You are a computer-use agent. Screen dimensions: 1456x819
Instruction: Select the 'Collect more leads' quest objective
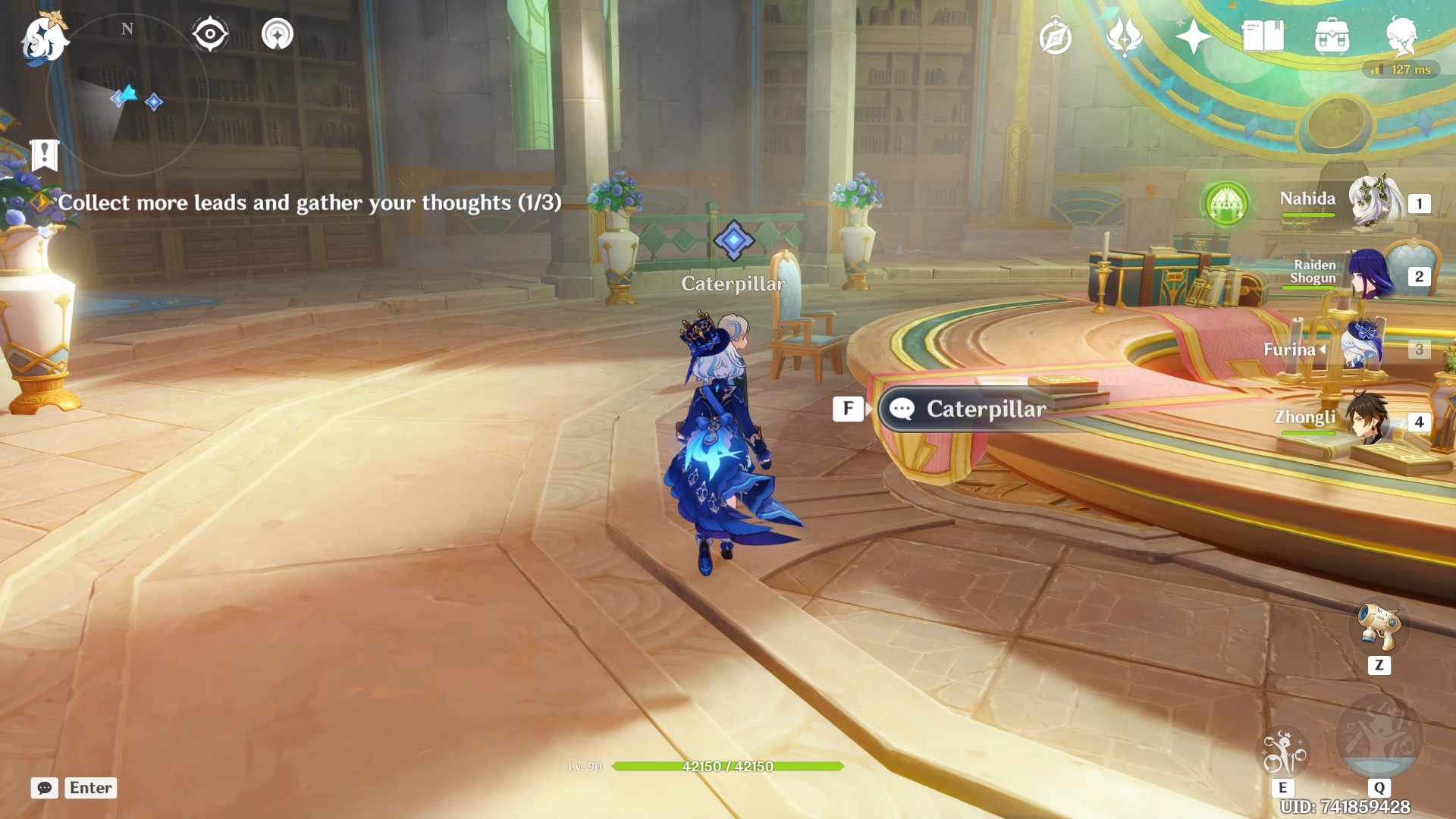pos(309,202)
